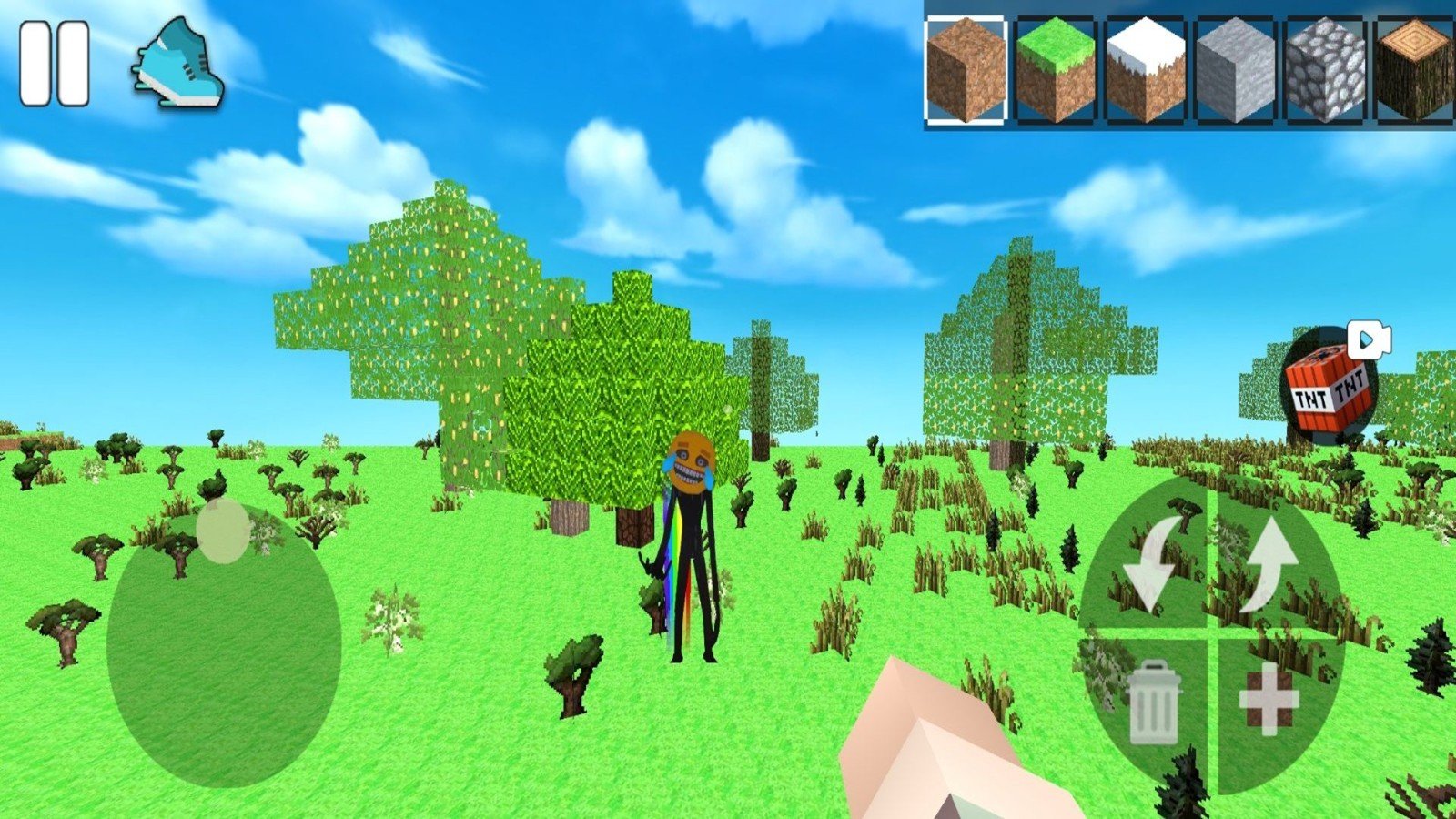Toggle the sneaker run mode icon
Viewport: 1456px width, 819px height.
click(x=178, y=64)
